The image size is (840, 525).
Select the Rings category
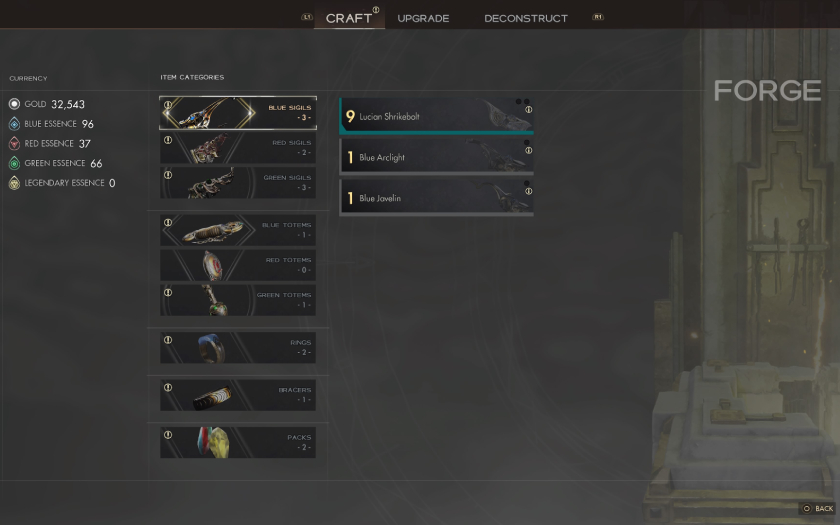point(238,347)
